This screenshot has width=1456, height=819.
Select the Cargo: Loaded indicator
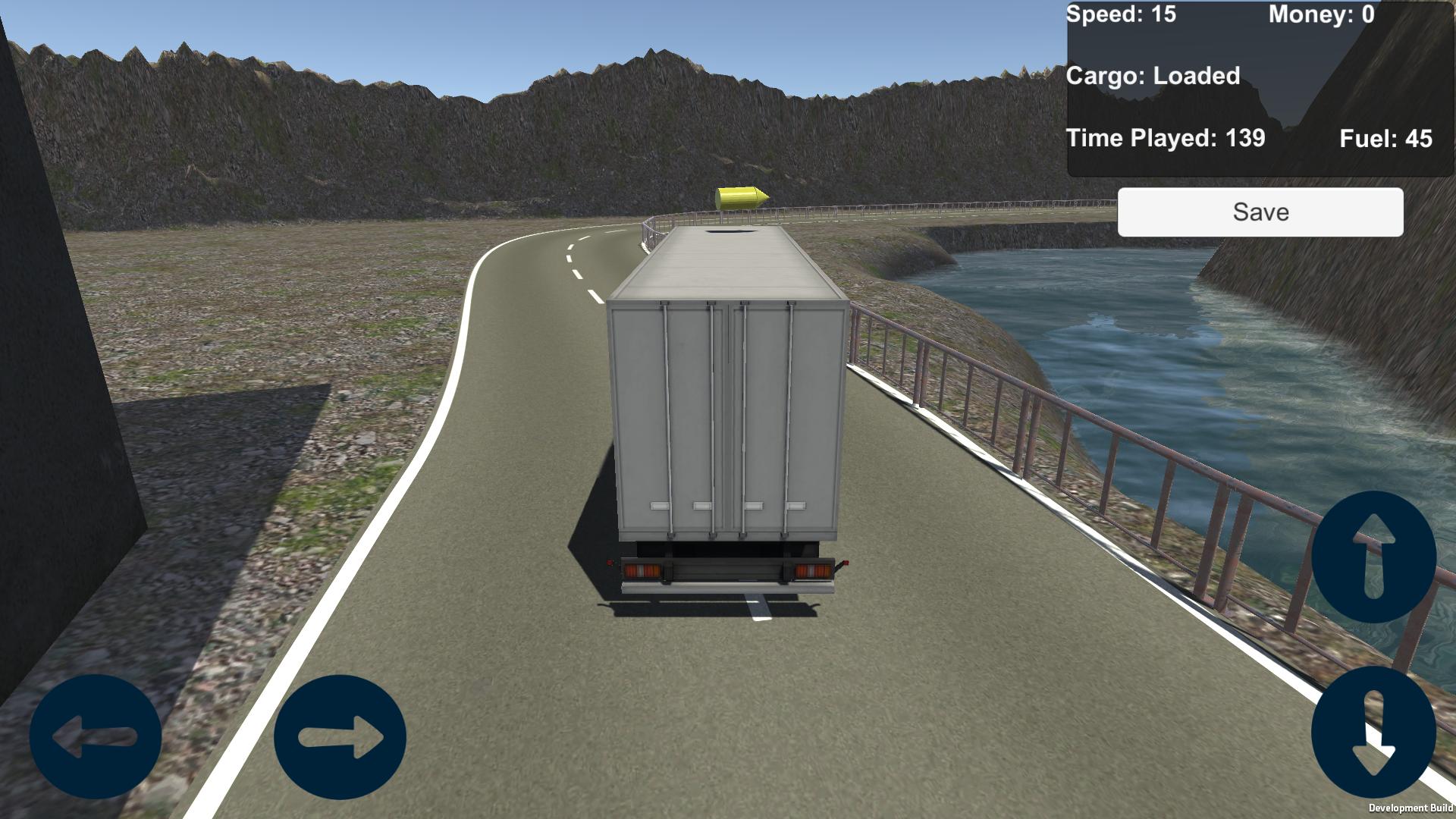tap(1153, 76)
